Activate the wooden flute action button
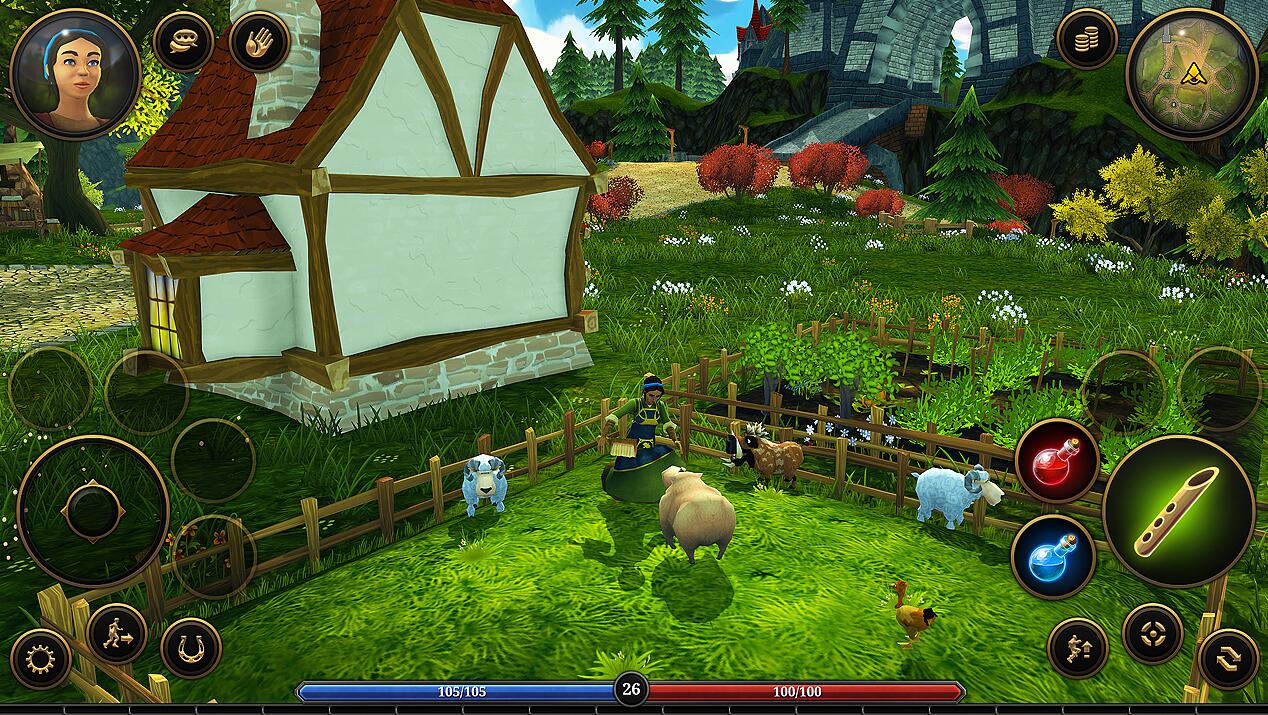Image resolution: width=1268 pixels, height=715 pixels. pos(1178,511)
